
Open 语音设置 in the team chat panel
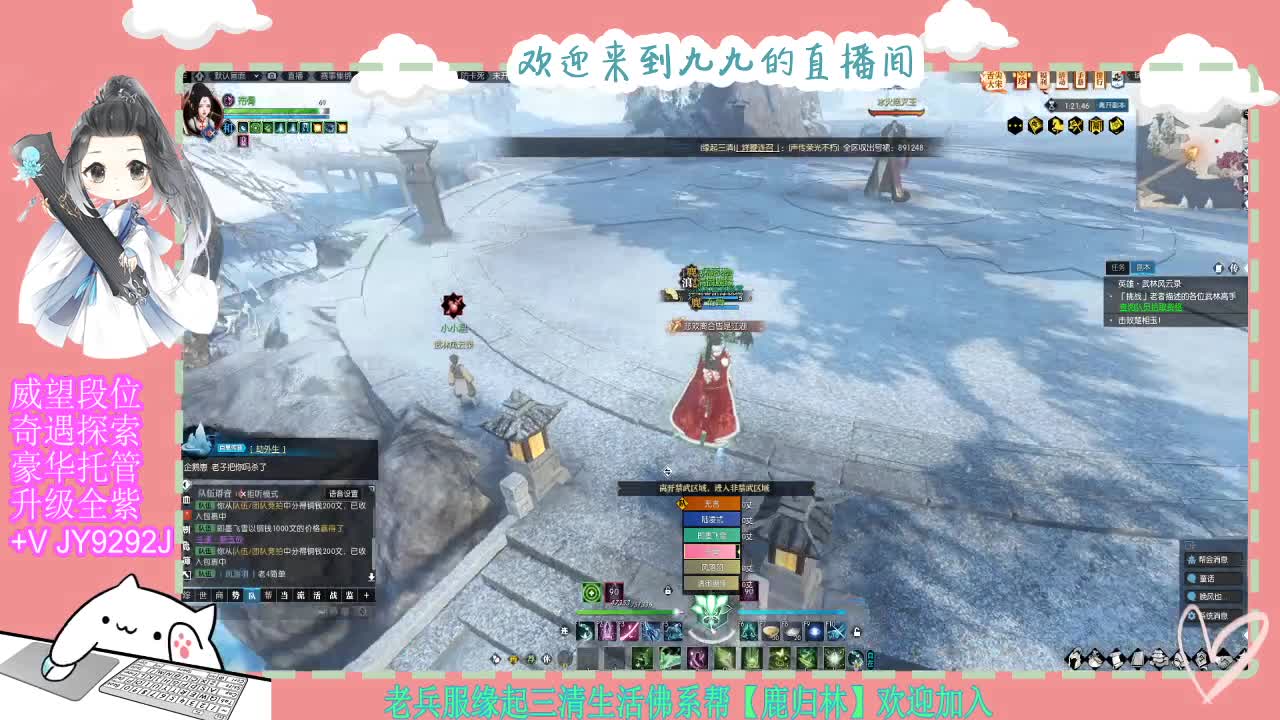[x=343, y=494]
